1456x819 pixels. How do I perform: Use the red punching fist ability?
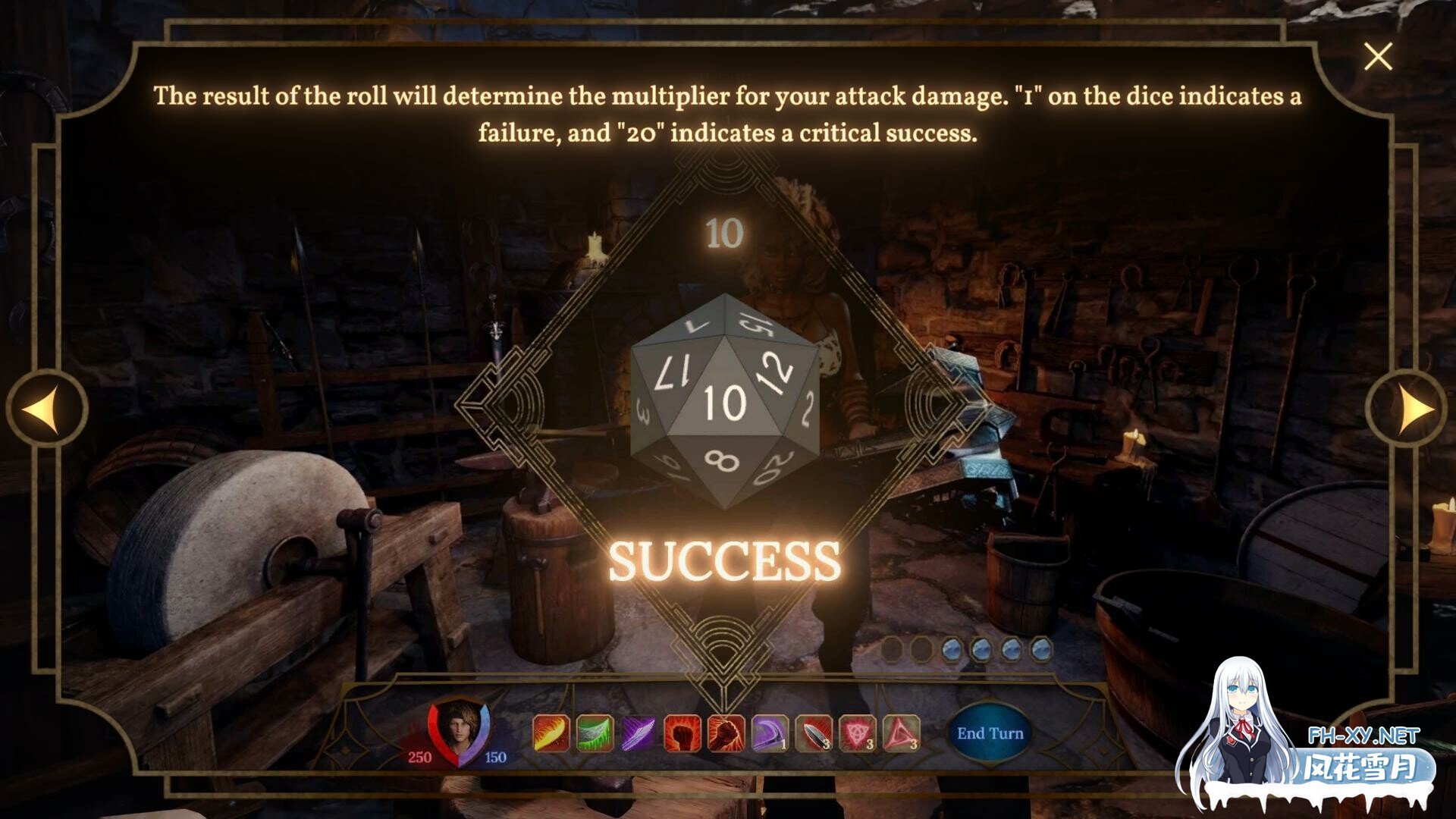pyautogui.click(x=726, y=734)
